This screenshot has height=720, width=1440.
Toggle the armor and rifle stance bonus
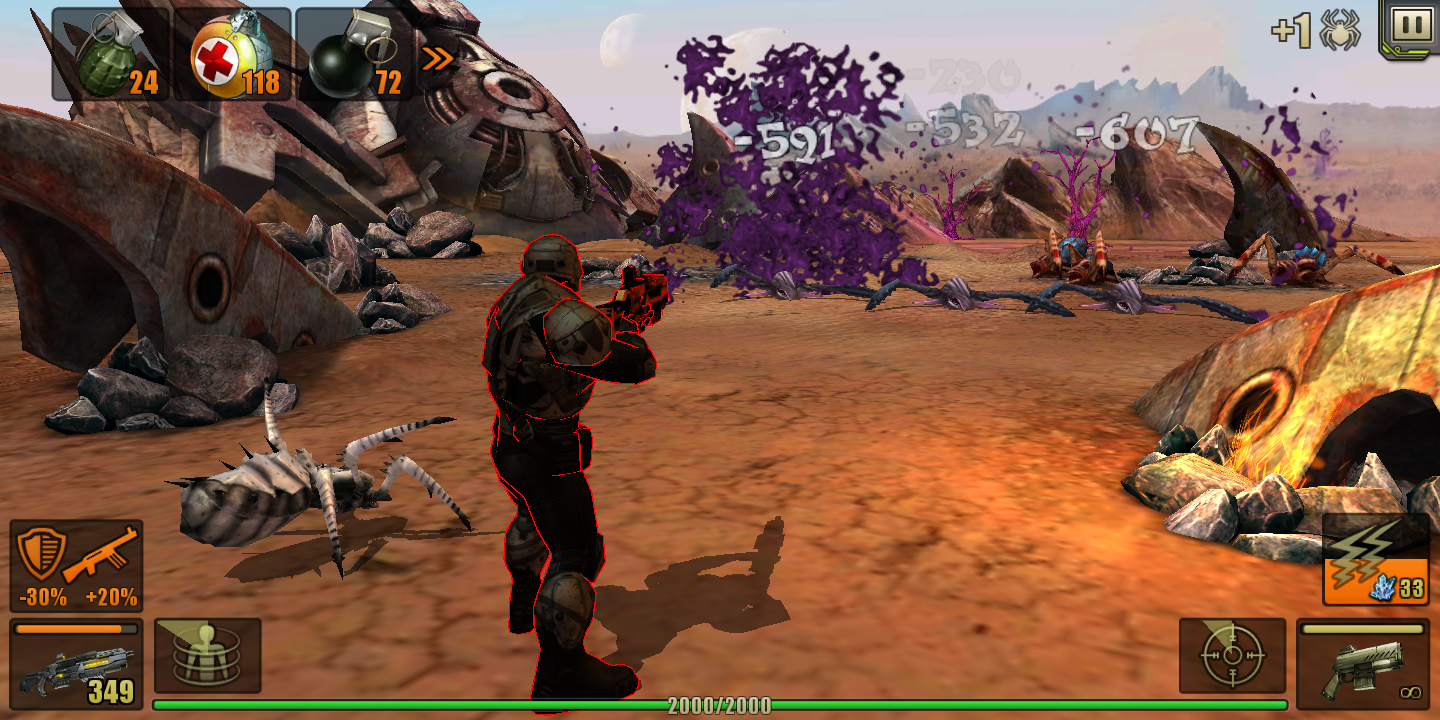tap(77, 566)
